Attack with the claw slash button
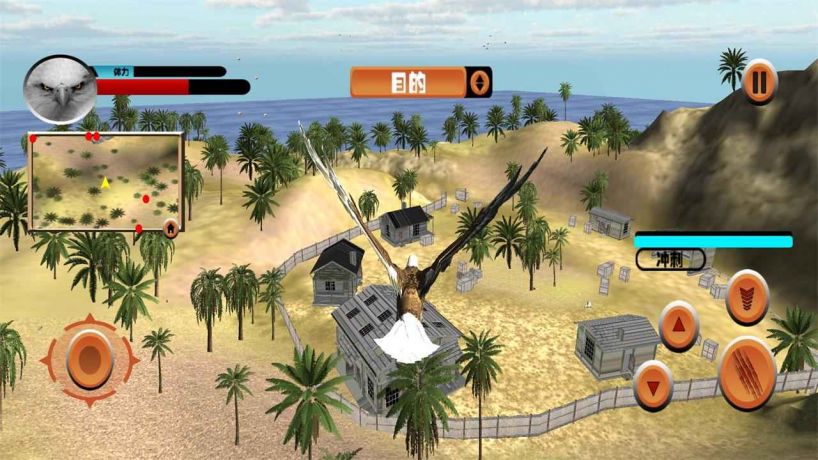This screenshot has height=460, width=818. 747,373
